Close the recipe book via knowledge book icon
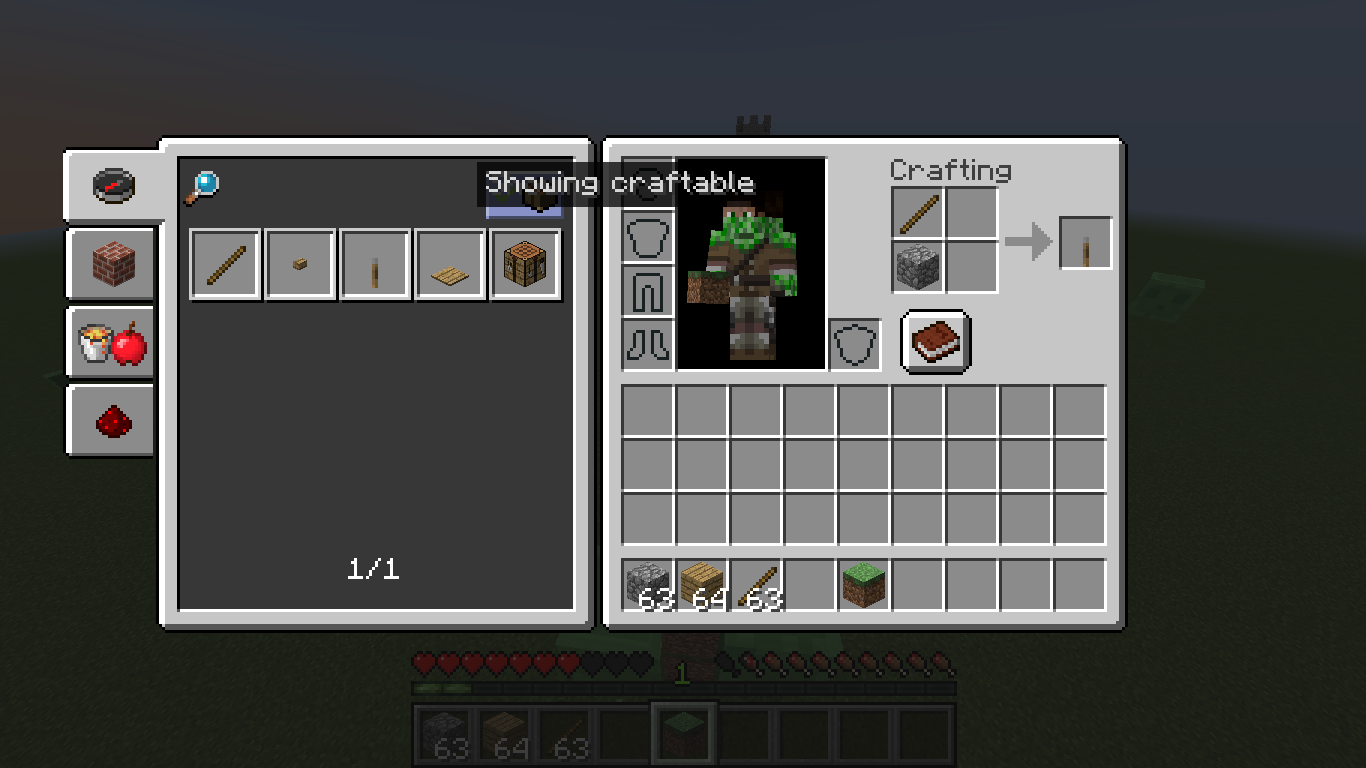Image resolution: width=1366 pixels, height=768 pixels. point(934,341)
